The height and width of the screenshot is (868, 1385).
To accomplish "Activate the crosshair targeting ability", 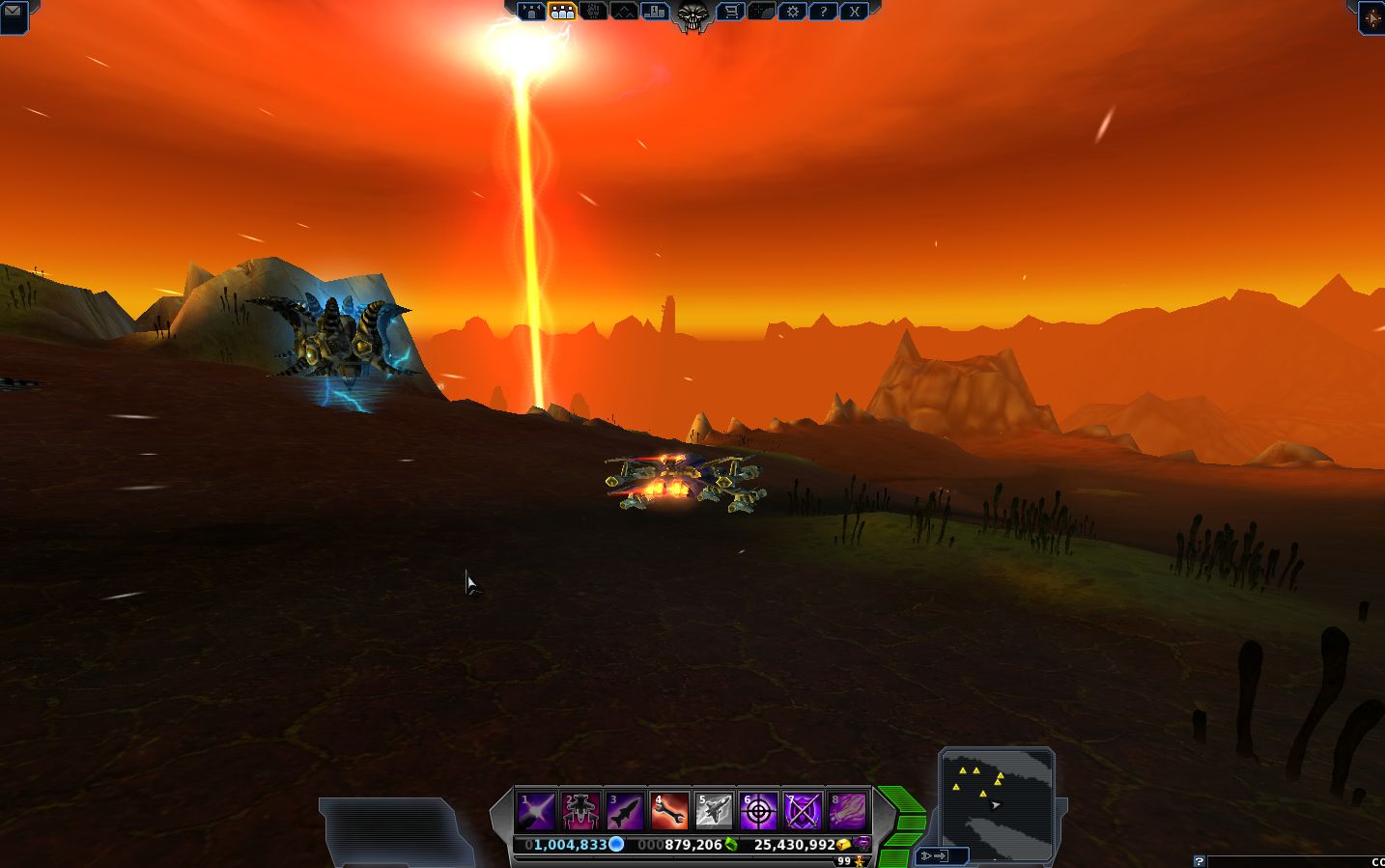I will [758, 811].
